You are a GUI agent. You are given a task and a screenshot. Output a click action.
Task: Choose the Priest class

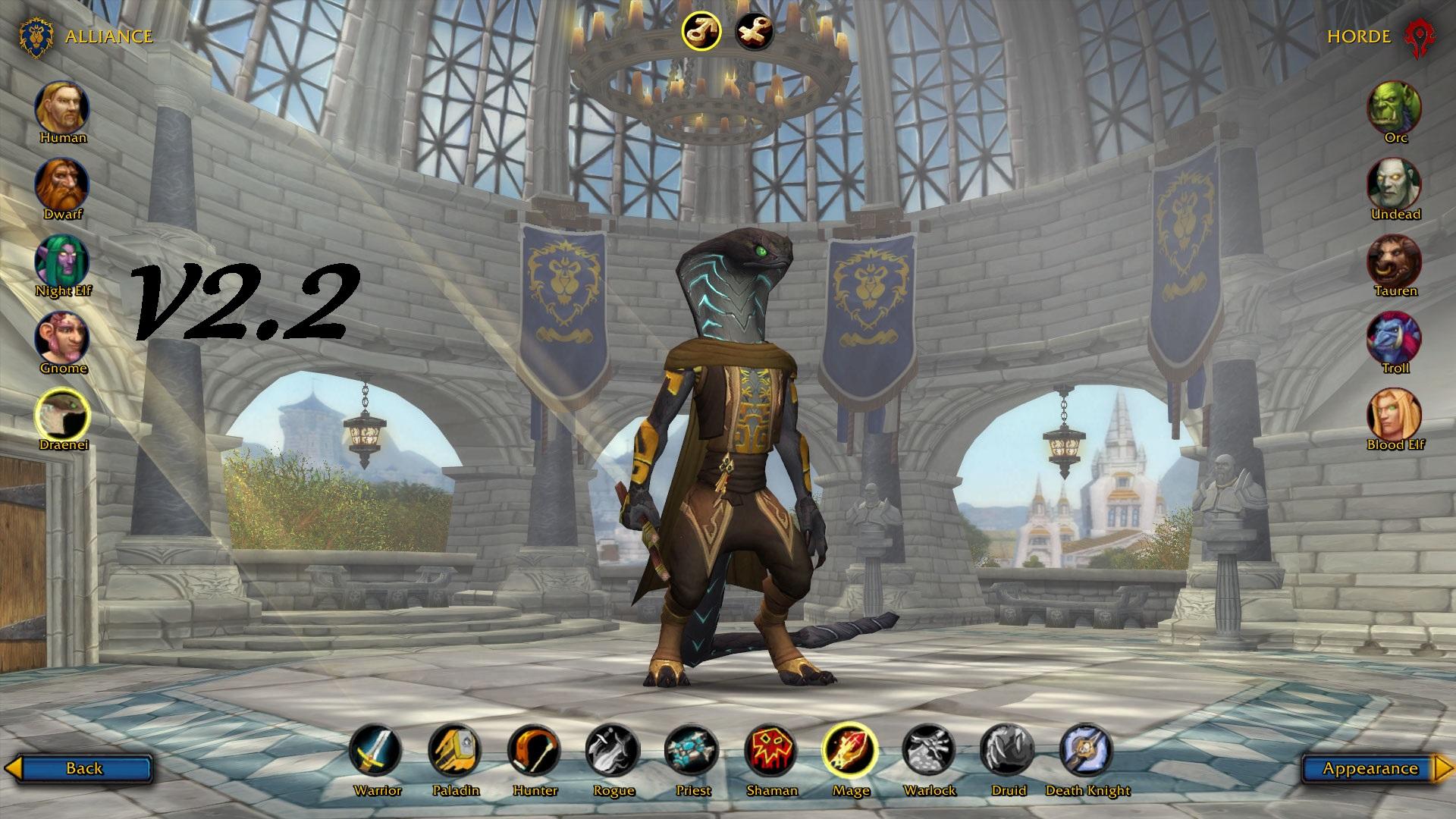692,751
